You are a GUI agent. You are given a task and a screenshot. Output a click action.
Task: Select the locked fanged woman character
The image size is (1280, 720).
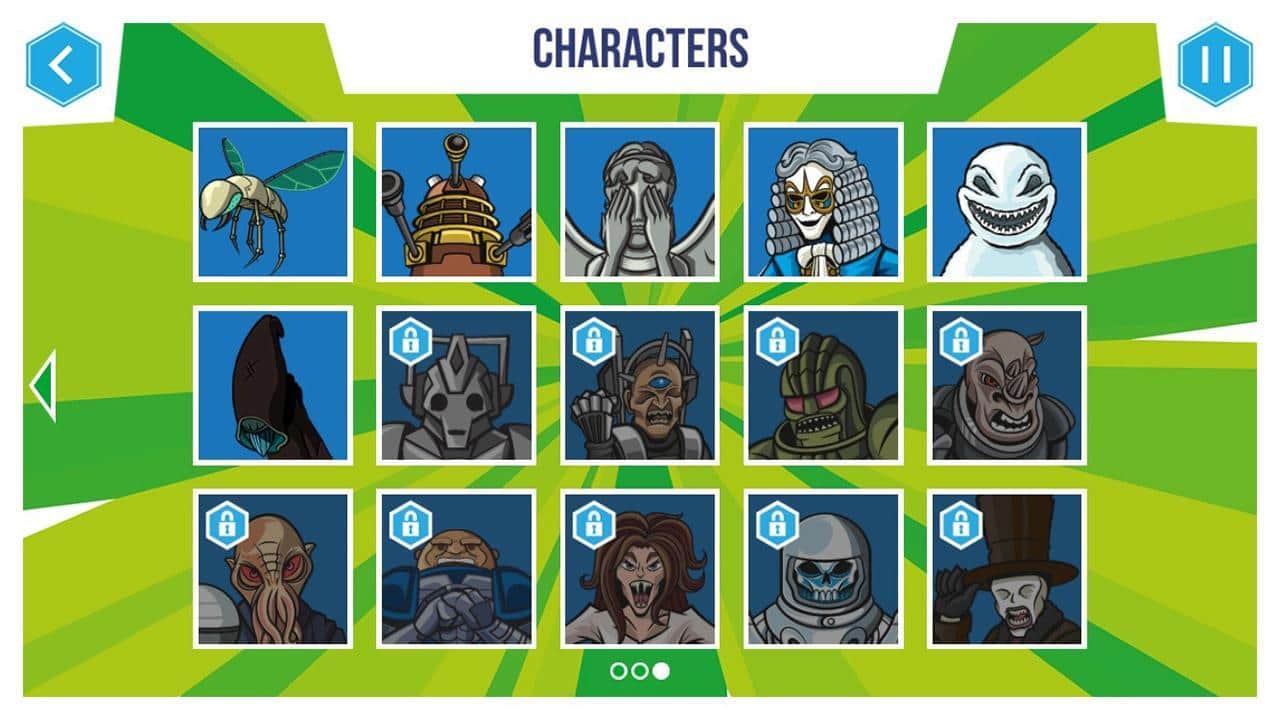[640, 569]
